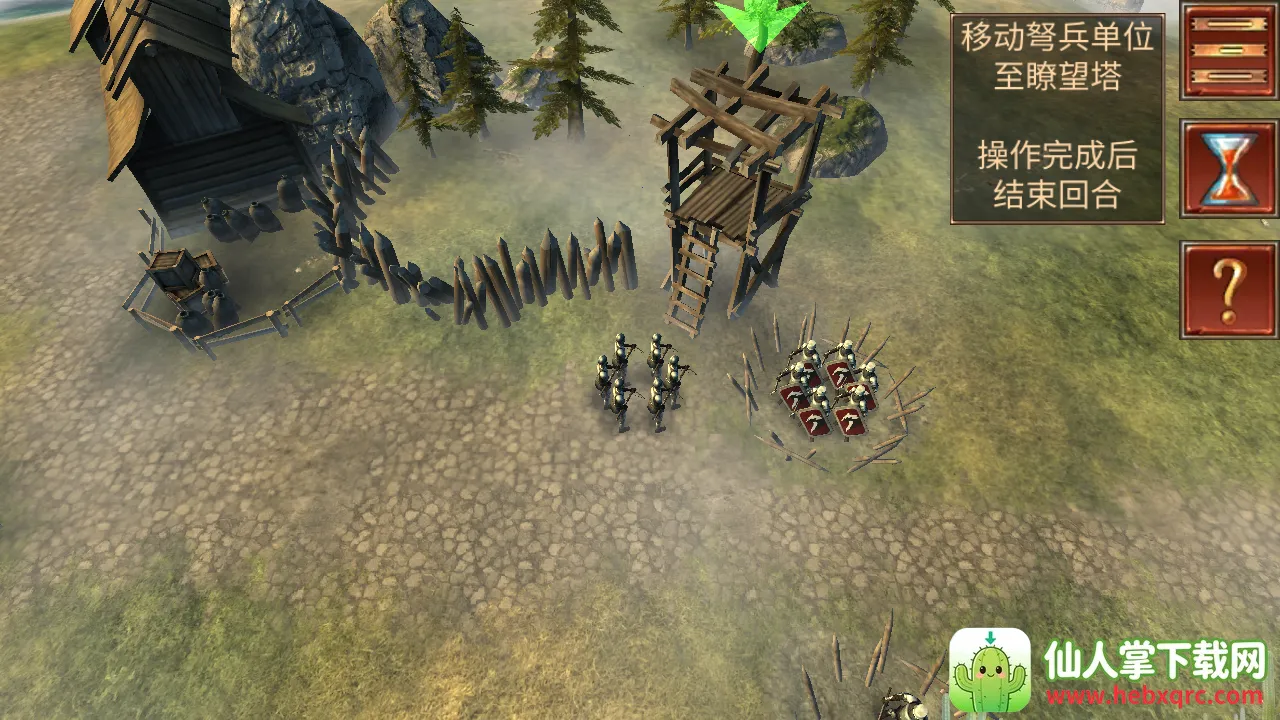The height and width of the screenshot is (720, 1280).
Task: Open help with the question mark button
Action: 1230,289
